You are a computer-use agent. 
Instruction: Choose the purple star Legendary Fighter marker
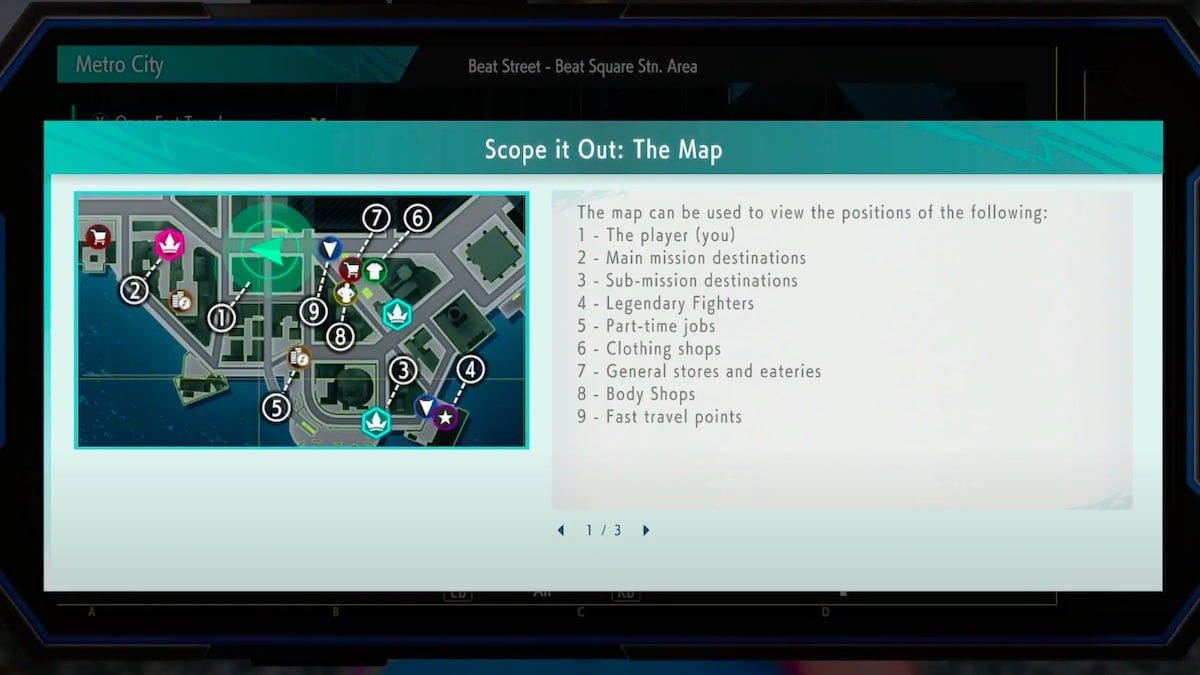point(445,417)
